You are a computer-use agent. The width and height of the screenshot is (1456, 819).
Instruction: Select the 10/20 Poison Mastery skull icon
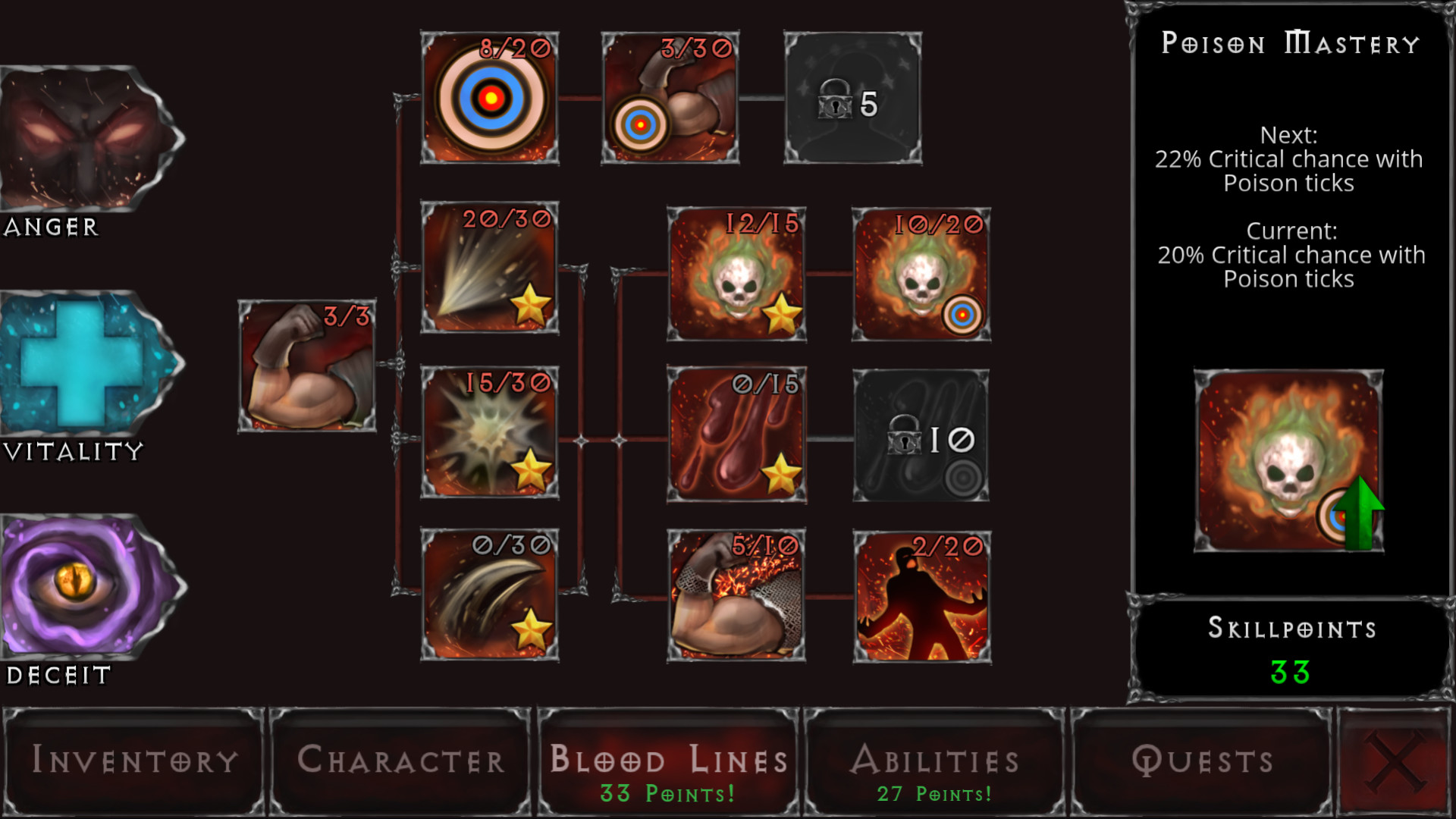click(921, 269)
